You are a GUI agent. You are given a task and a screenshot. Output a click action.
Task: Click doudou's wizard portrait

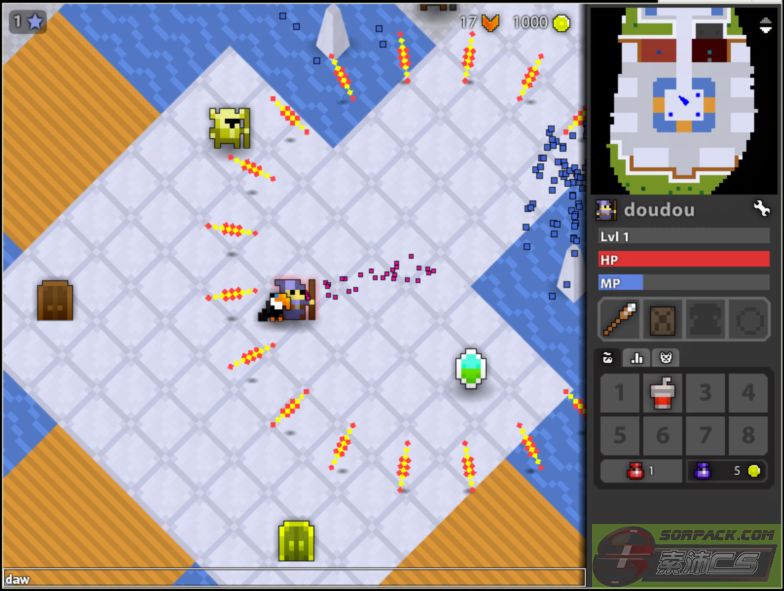[x=606, y=210]
